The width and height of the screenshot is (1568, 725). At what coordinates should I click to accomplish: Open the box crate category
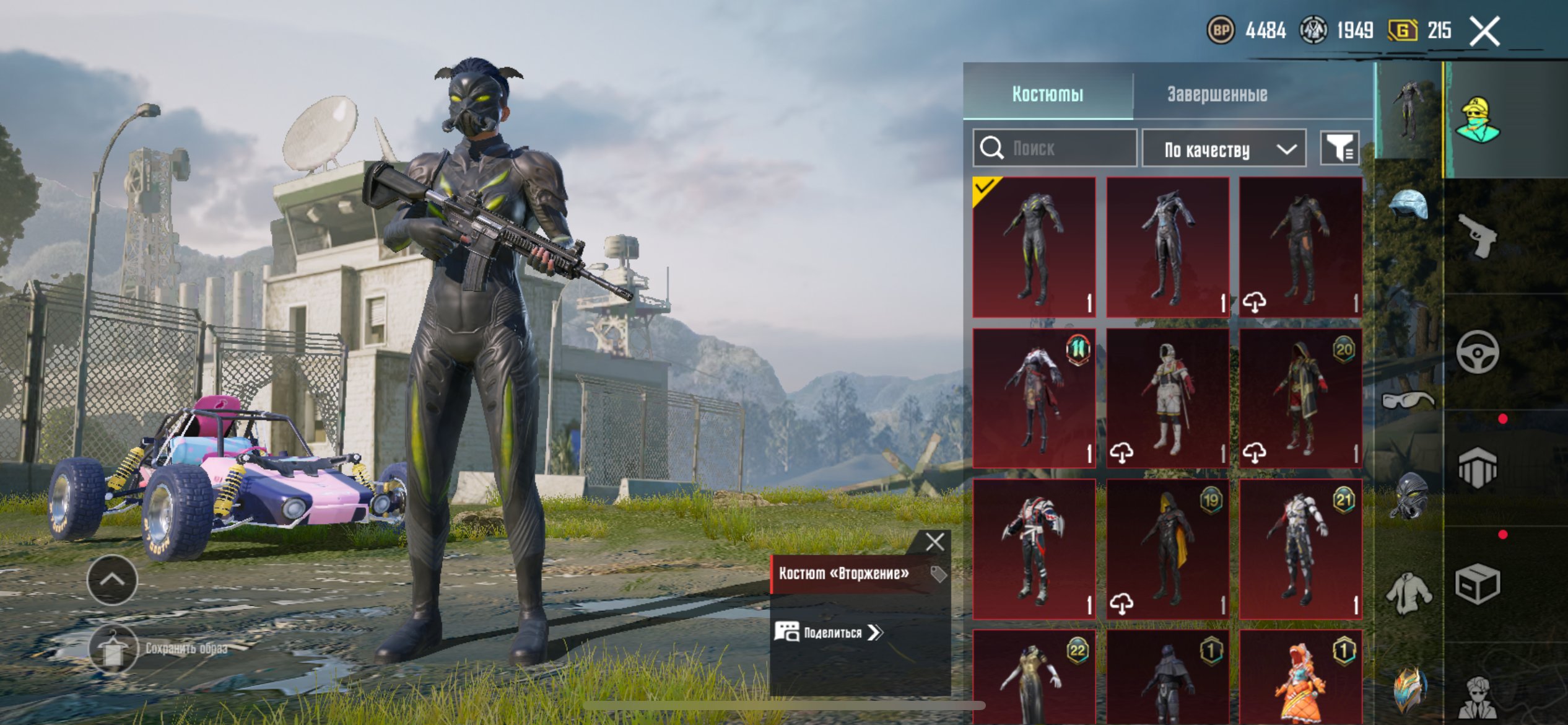1477,584
